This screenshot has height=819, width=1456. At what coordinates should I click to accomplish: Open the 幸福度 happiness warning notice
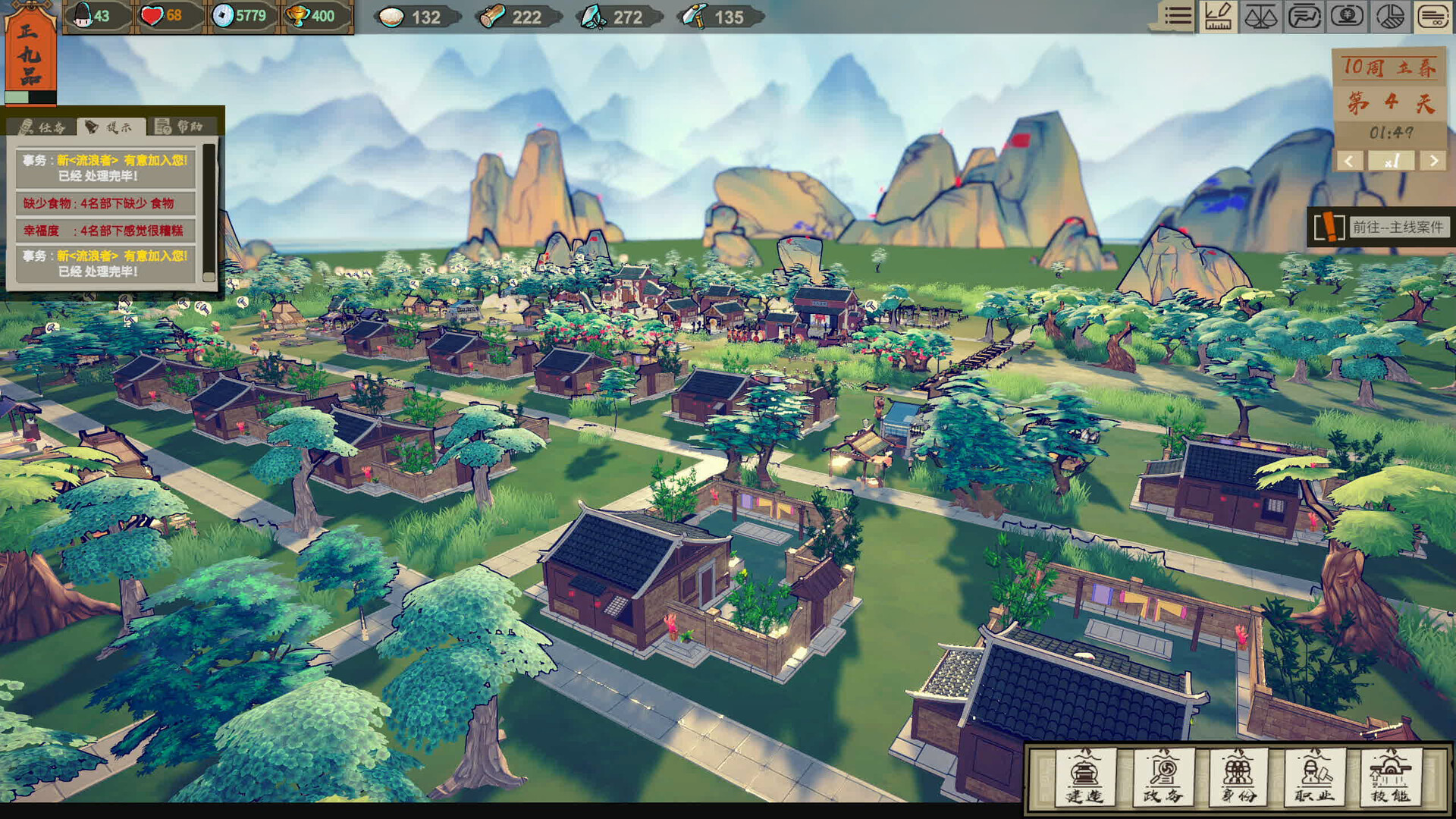(105, 231)
